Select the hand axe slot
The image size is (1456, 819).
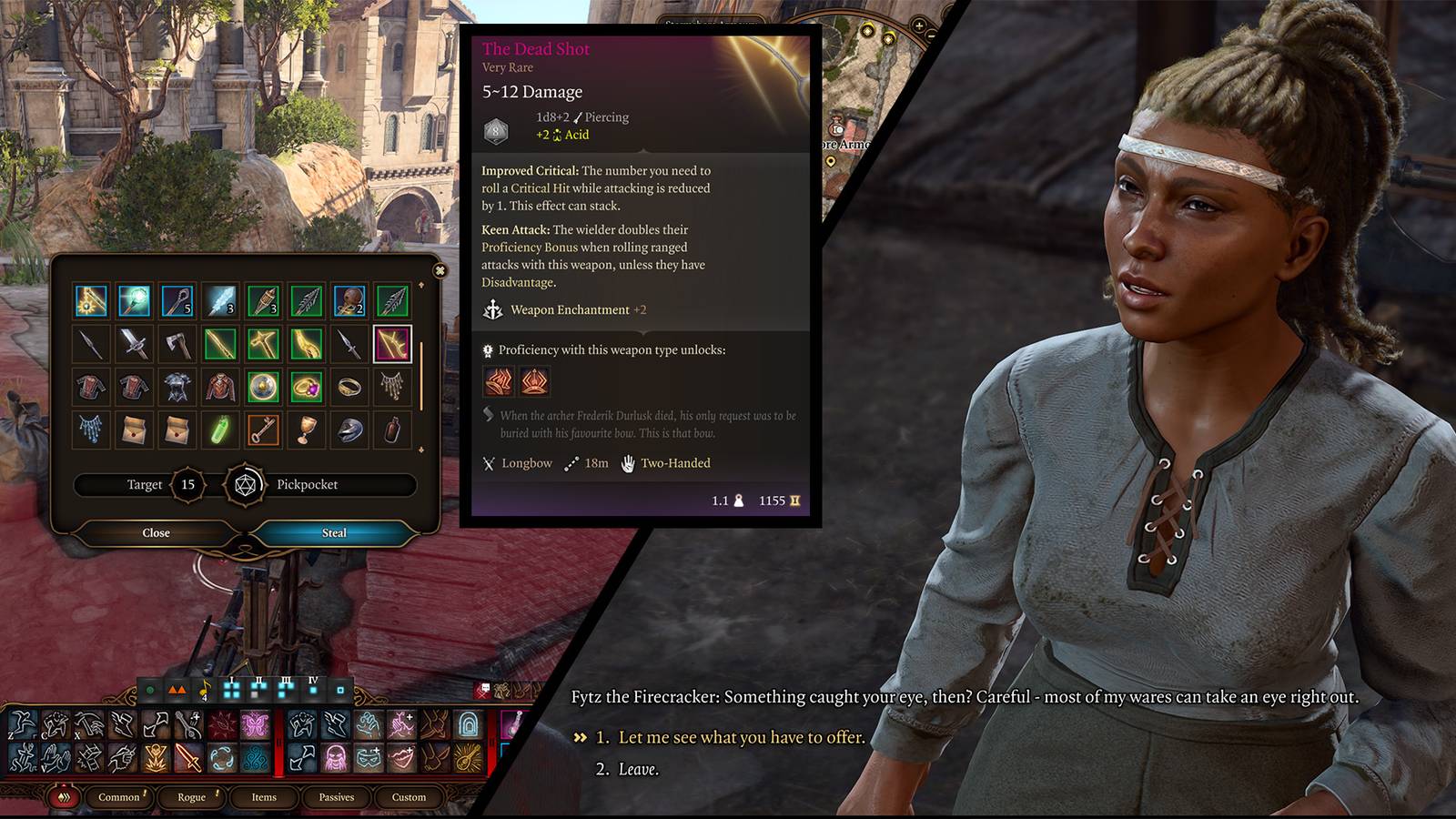(177, 344)
